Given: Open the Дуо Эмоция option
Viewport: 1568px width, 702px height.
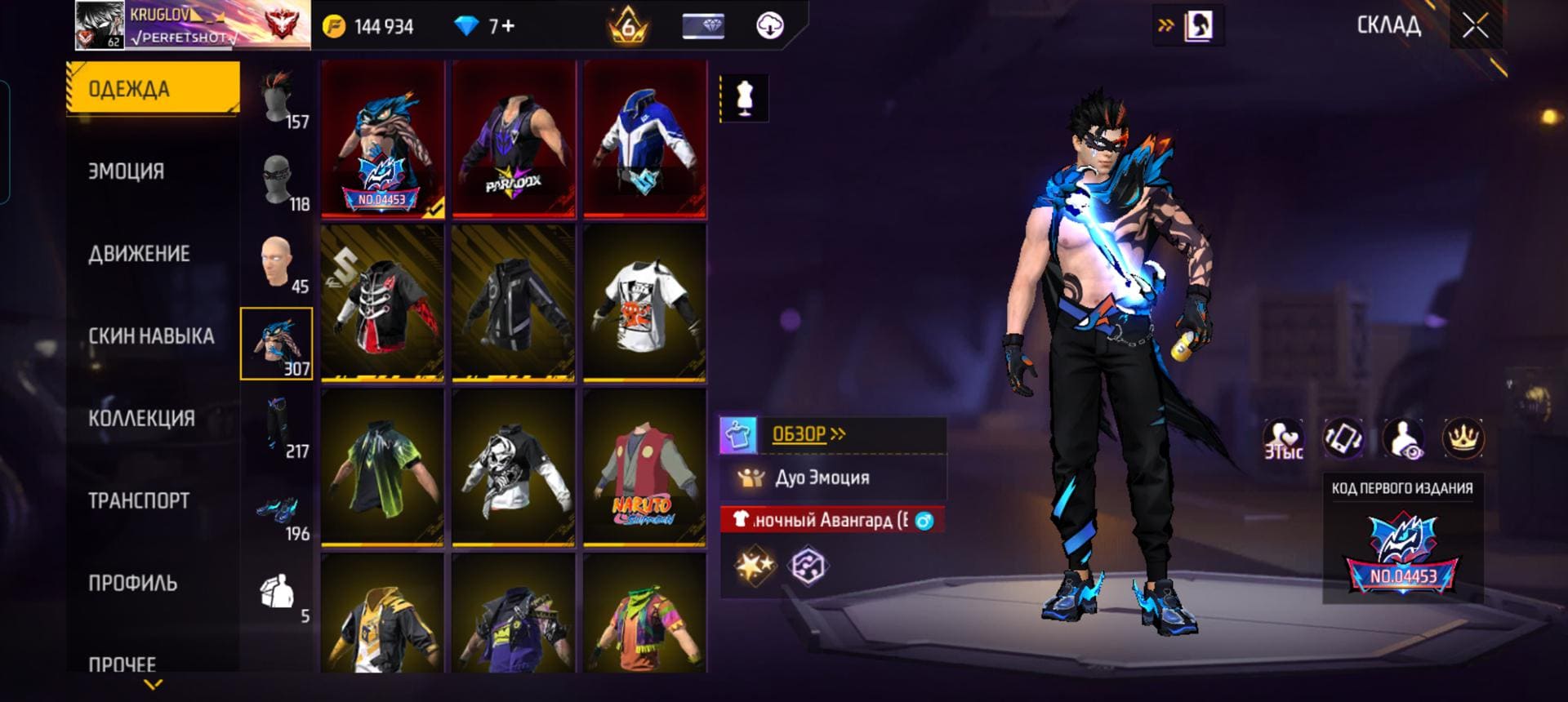Looking at the screenshot, I should [822, 478].
